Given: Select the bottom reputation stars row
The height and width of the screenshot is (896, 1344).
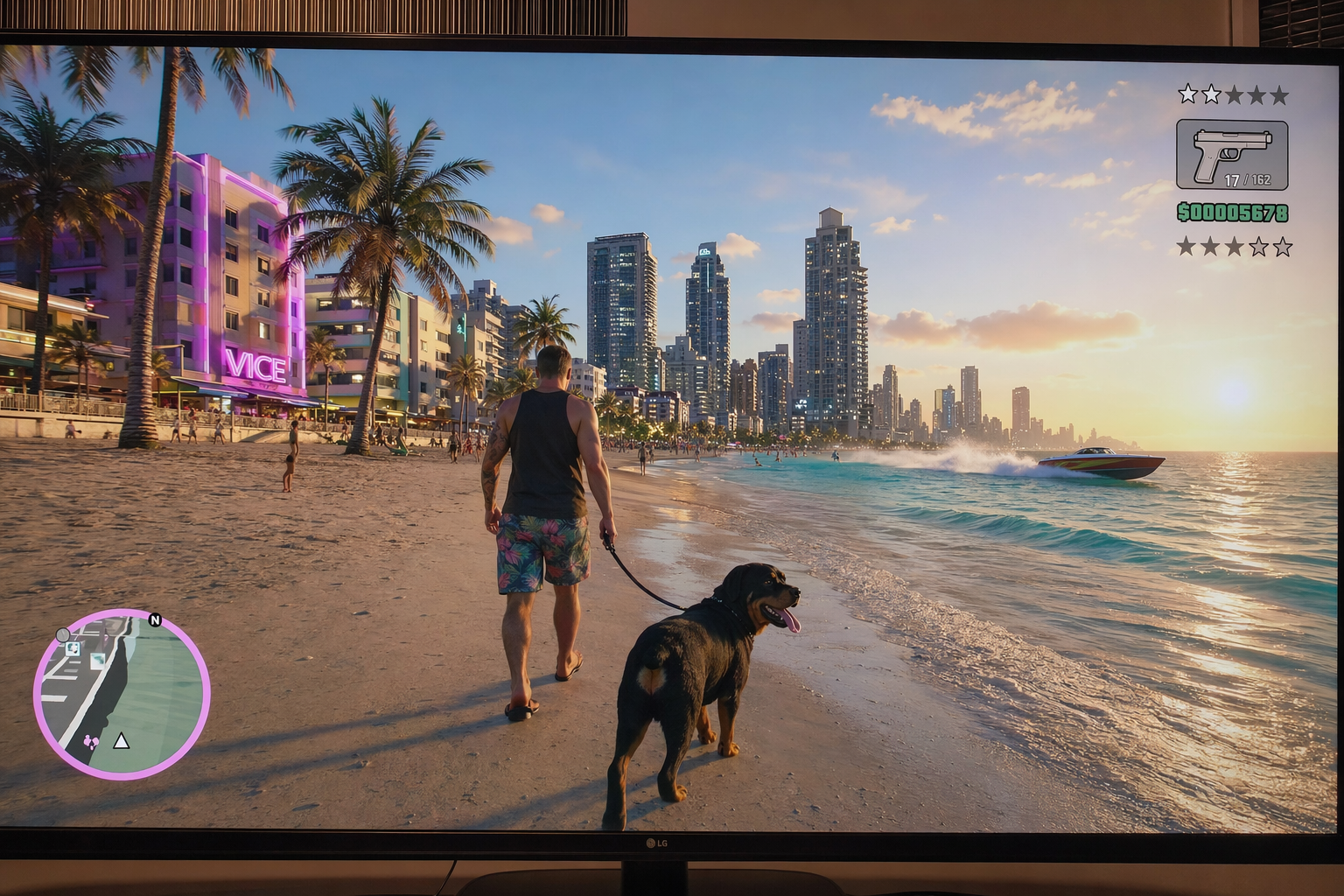Looking at the screenshot, I should pos(1234,246).
